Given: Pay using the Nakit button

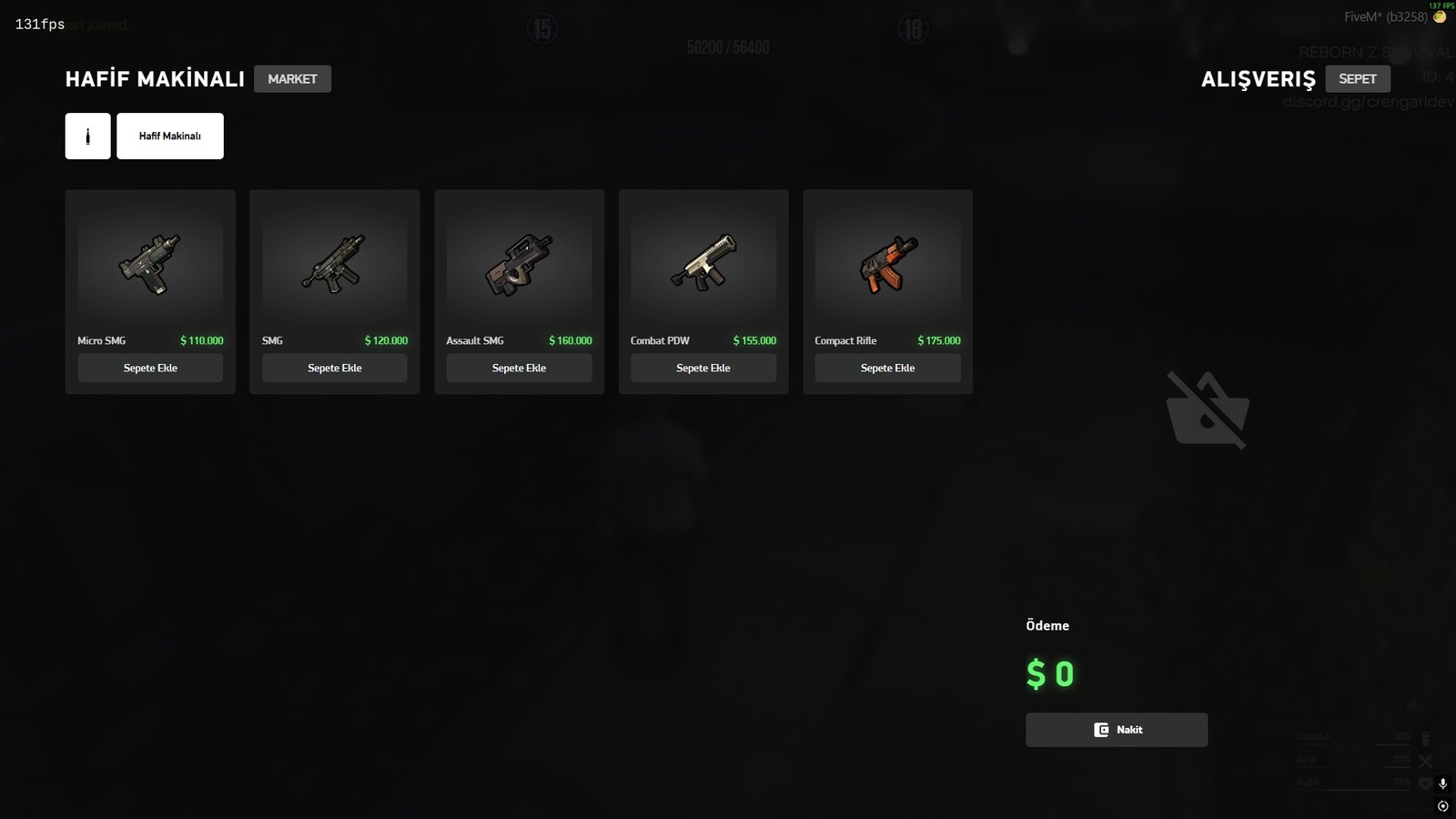Looking at the screenshot, I should (1116, 729).
